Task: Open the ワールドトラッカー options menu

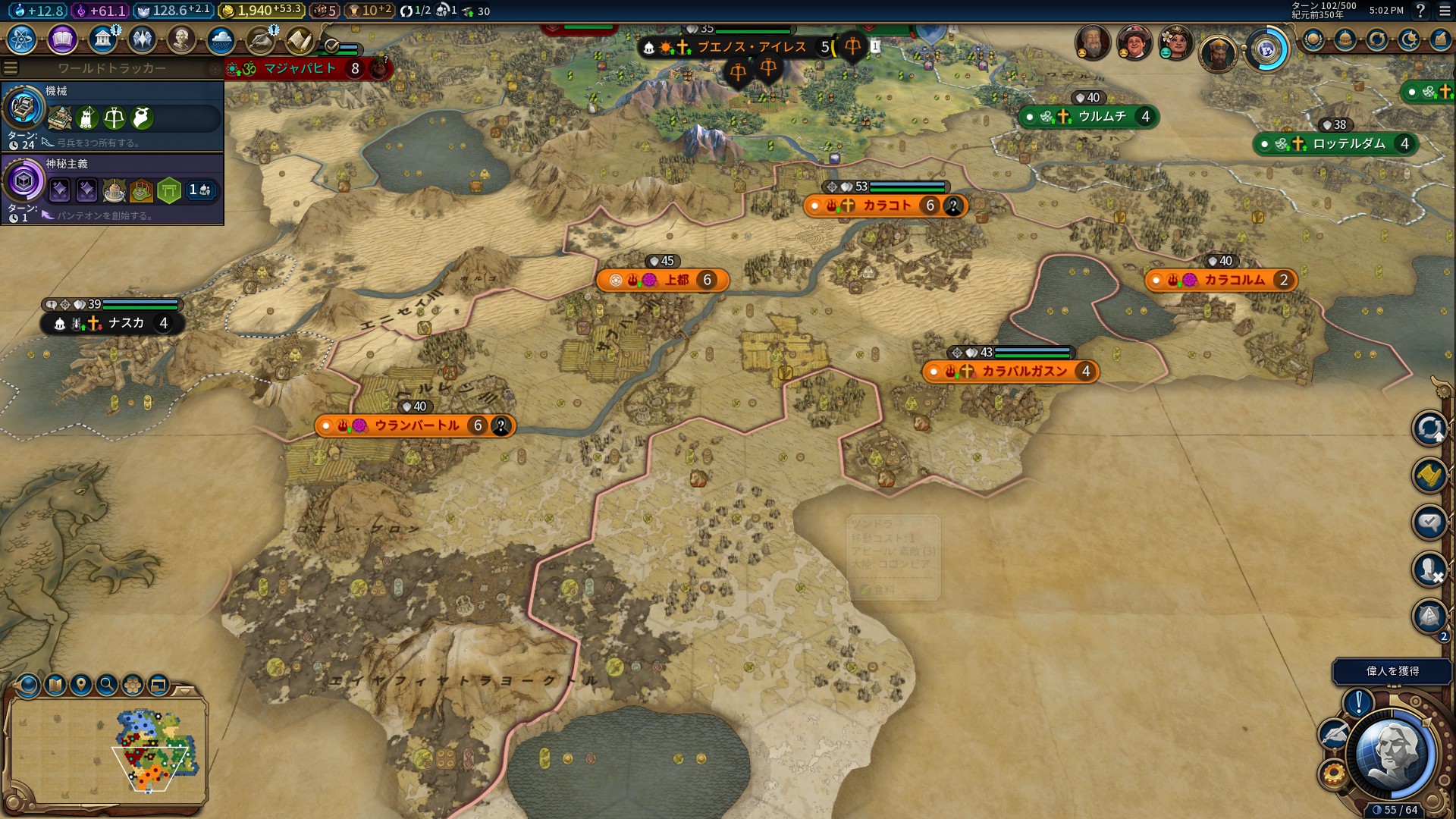Action: [11, 68]
